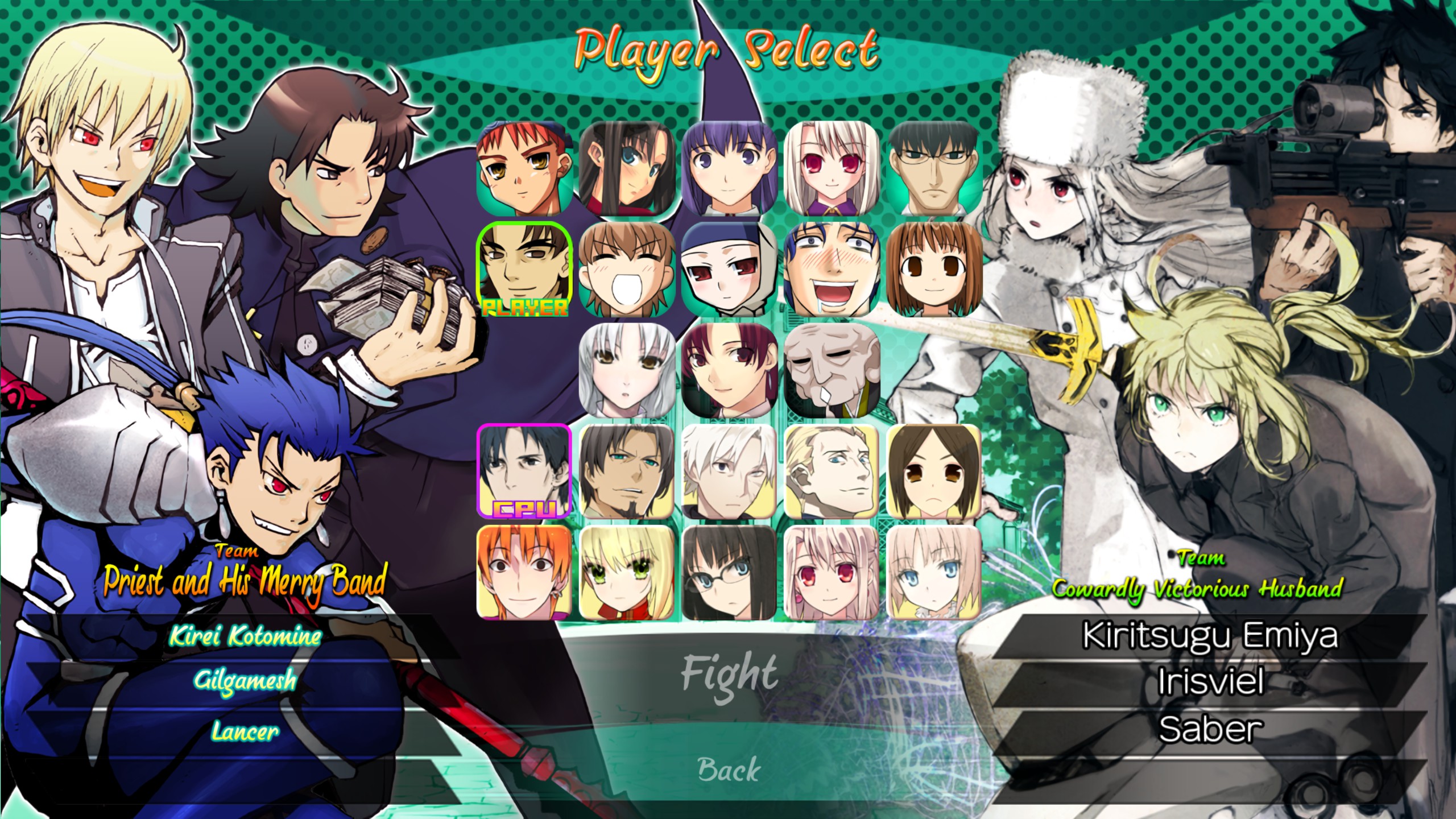Screen dimensions: 1456x819
Task: Pick the bald old man portrait
Action: pos(832,371)
